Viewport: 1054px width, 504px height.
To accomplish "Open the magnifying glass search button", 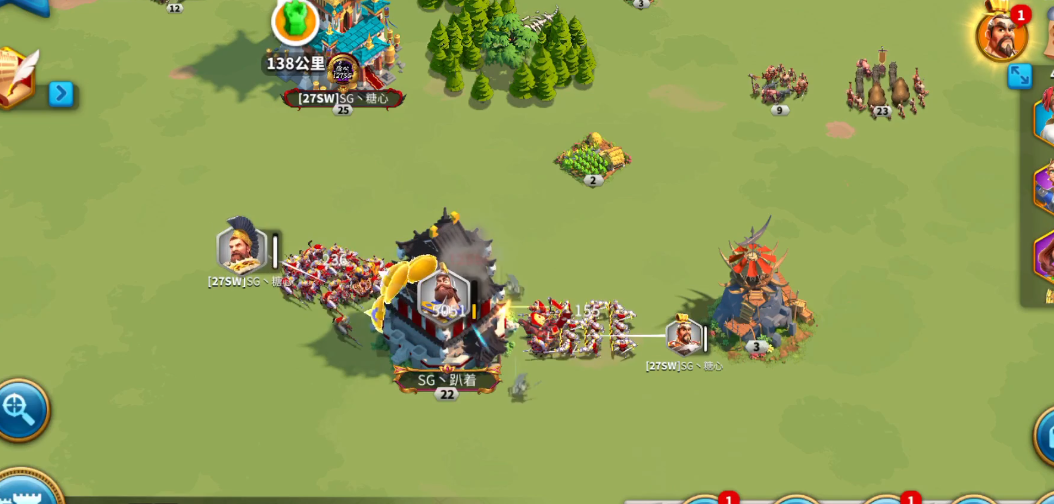I will pos(19,409).
